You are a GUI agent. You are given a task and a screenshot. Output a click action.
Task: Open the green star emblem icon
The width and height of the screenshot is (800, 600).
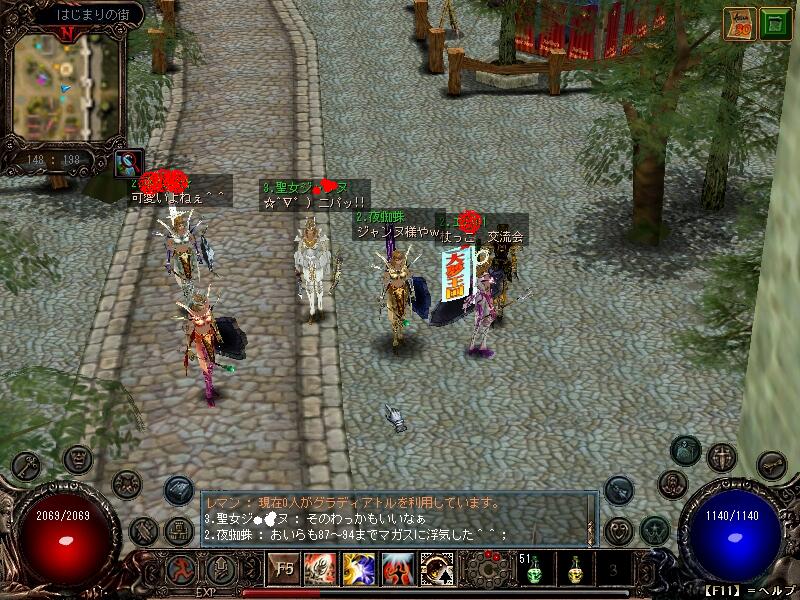pyautogui.click(x=655, y=529)
